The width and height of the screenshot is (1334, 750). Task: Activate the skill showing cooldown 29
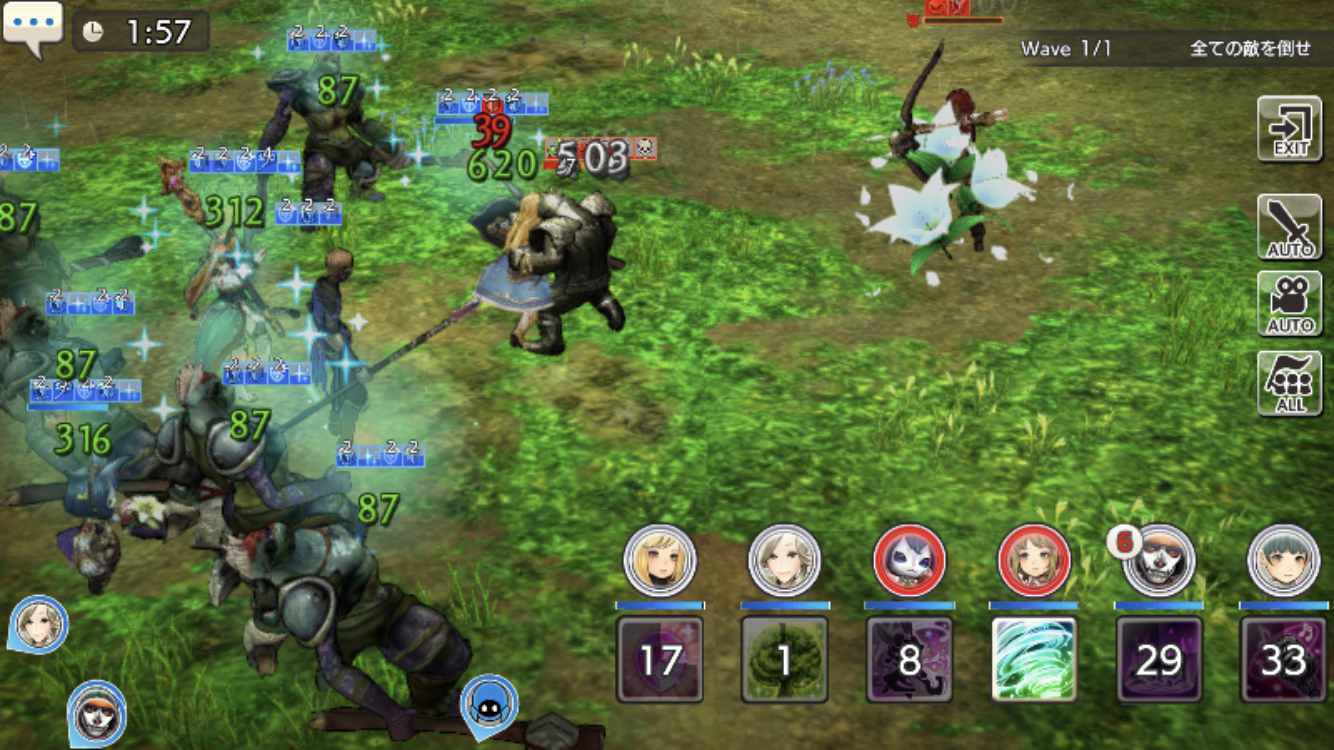tap(1159, 659)
